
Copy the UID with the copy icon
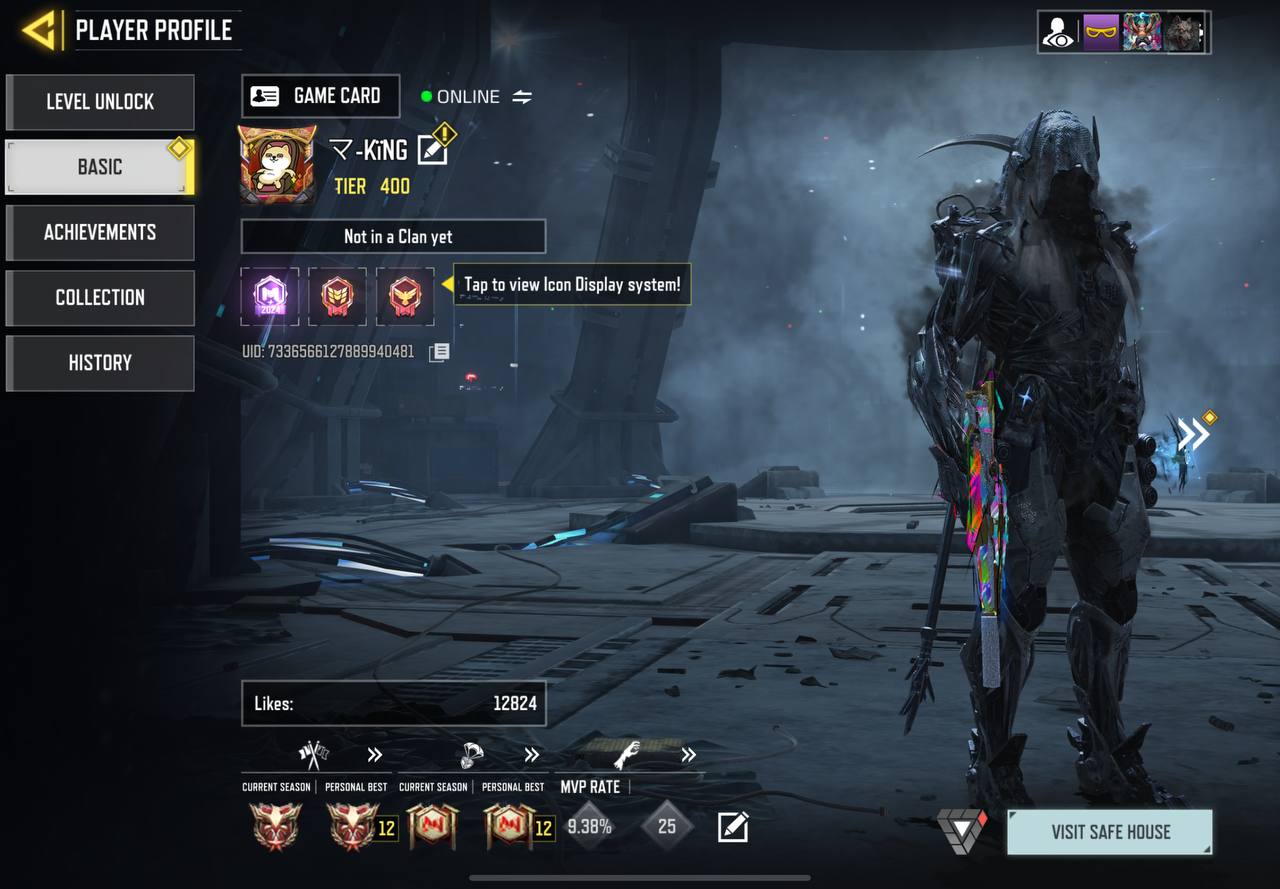click(x=439, y=352)
